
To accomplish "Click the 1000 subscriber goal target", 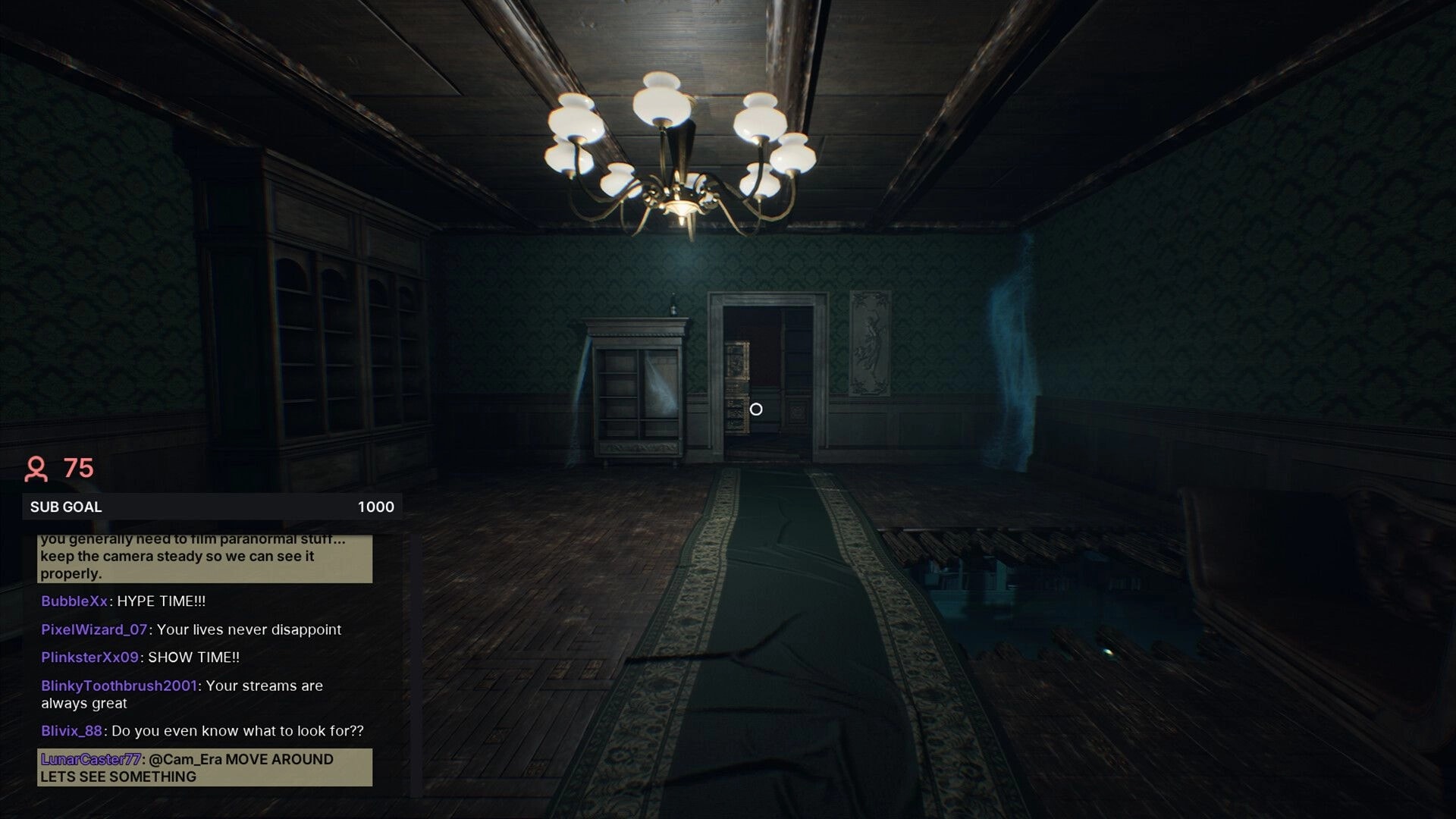I will [x=375, y=507].
